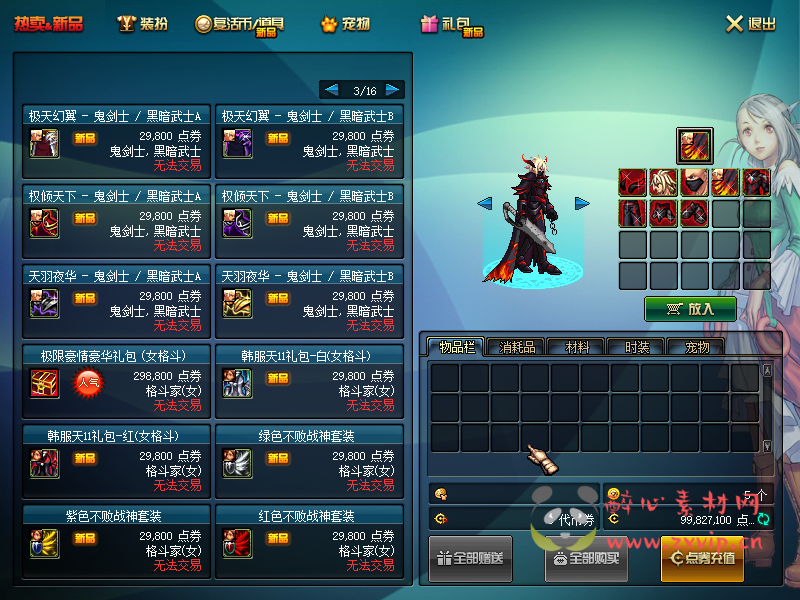Rotate character preview with right arrow

click(x=582, y=204)
